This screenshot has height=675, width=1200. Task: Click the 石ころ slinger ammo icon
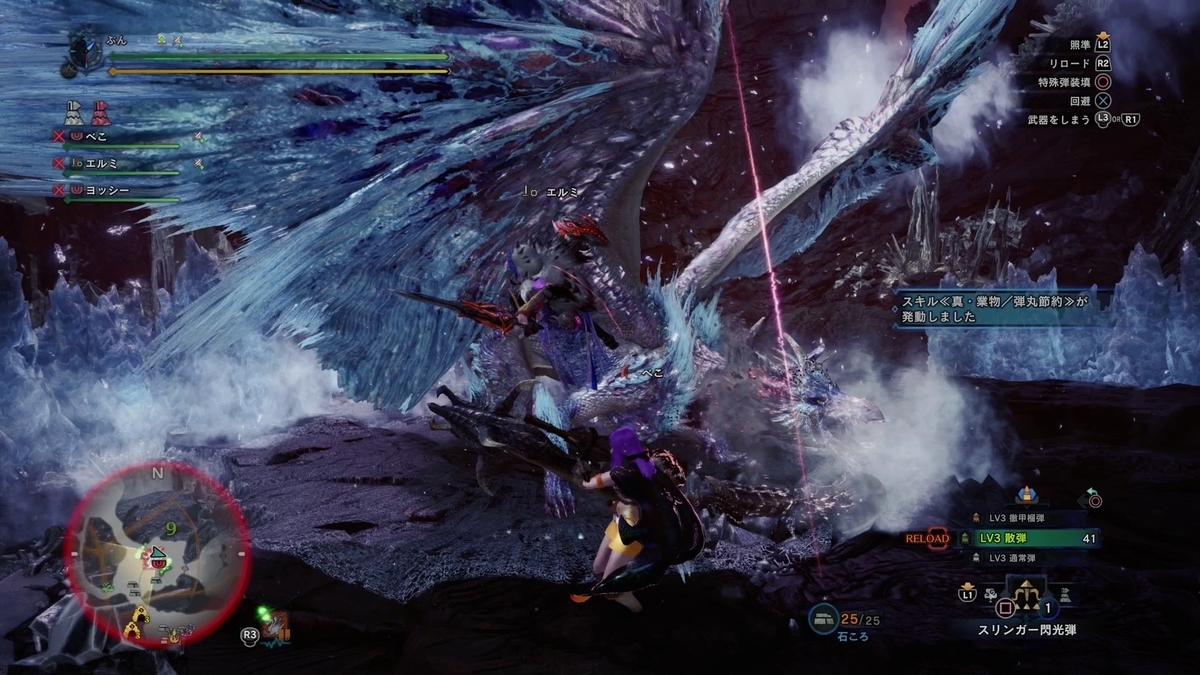pyautogui.click(x=823, y=619)
